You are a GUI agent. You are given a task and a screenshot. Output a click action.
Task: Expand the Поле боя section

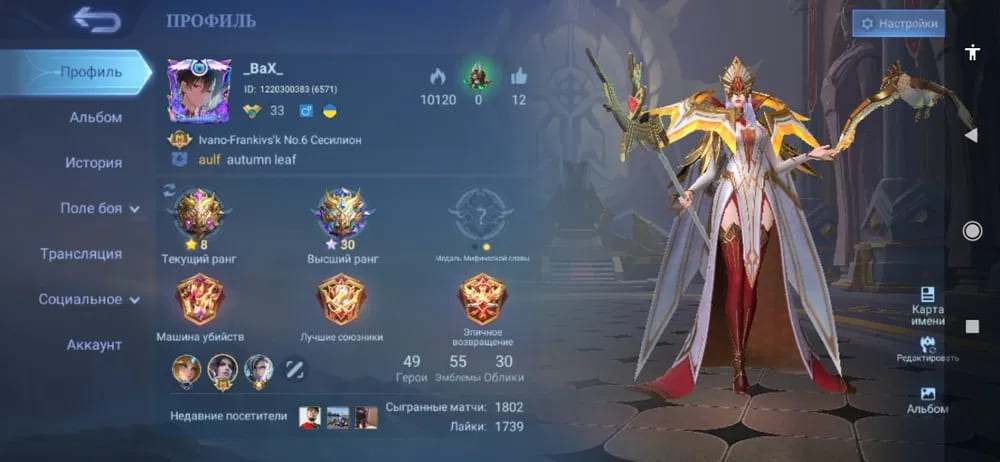[x=99, y=208]
